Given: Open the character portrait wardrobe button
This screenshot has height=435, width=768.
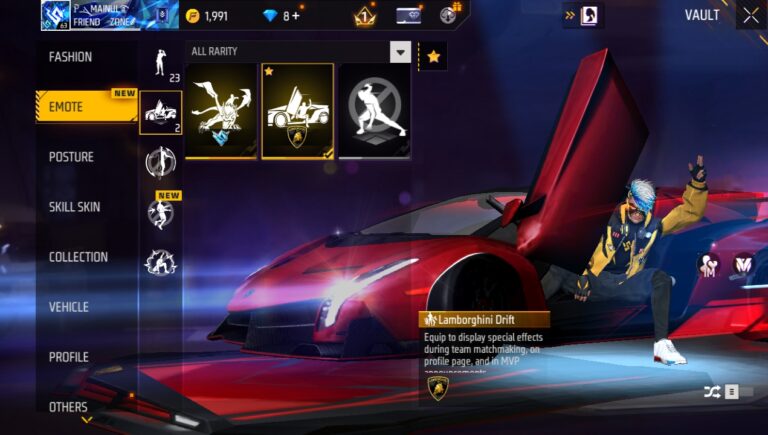Looking at the screenshot, I should pyautogui.click(x=589, y=16).
